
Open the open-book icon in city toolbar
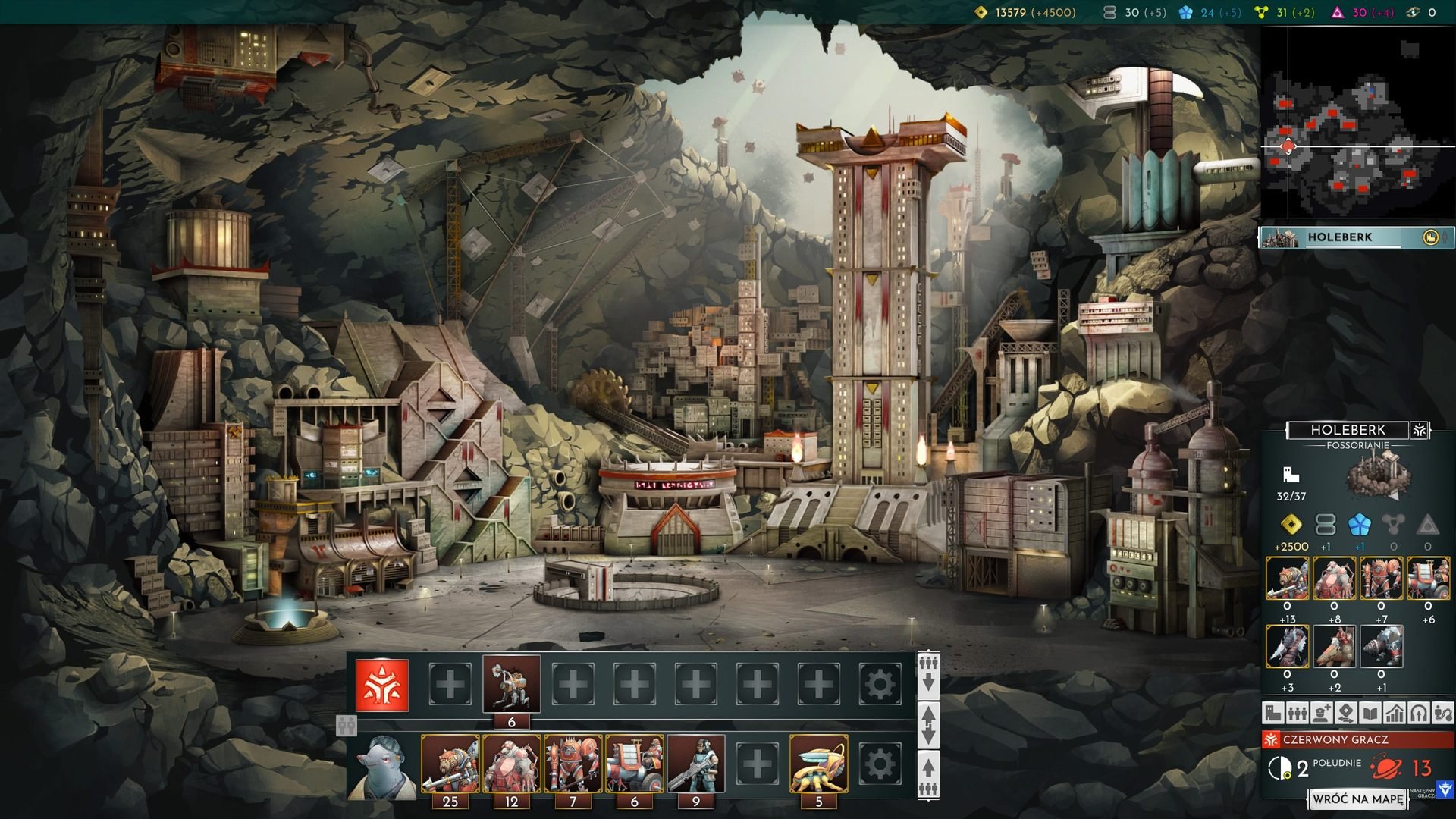(1370, 713)
